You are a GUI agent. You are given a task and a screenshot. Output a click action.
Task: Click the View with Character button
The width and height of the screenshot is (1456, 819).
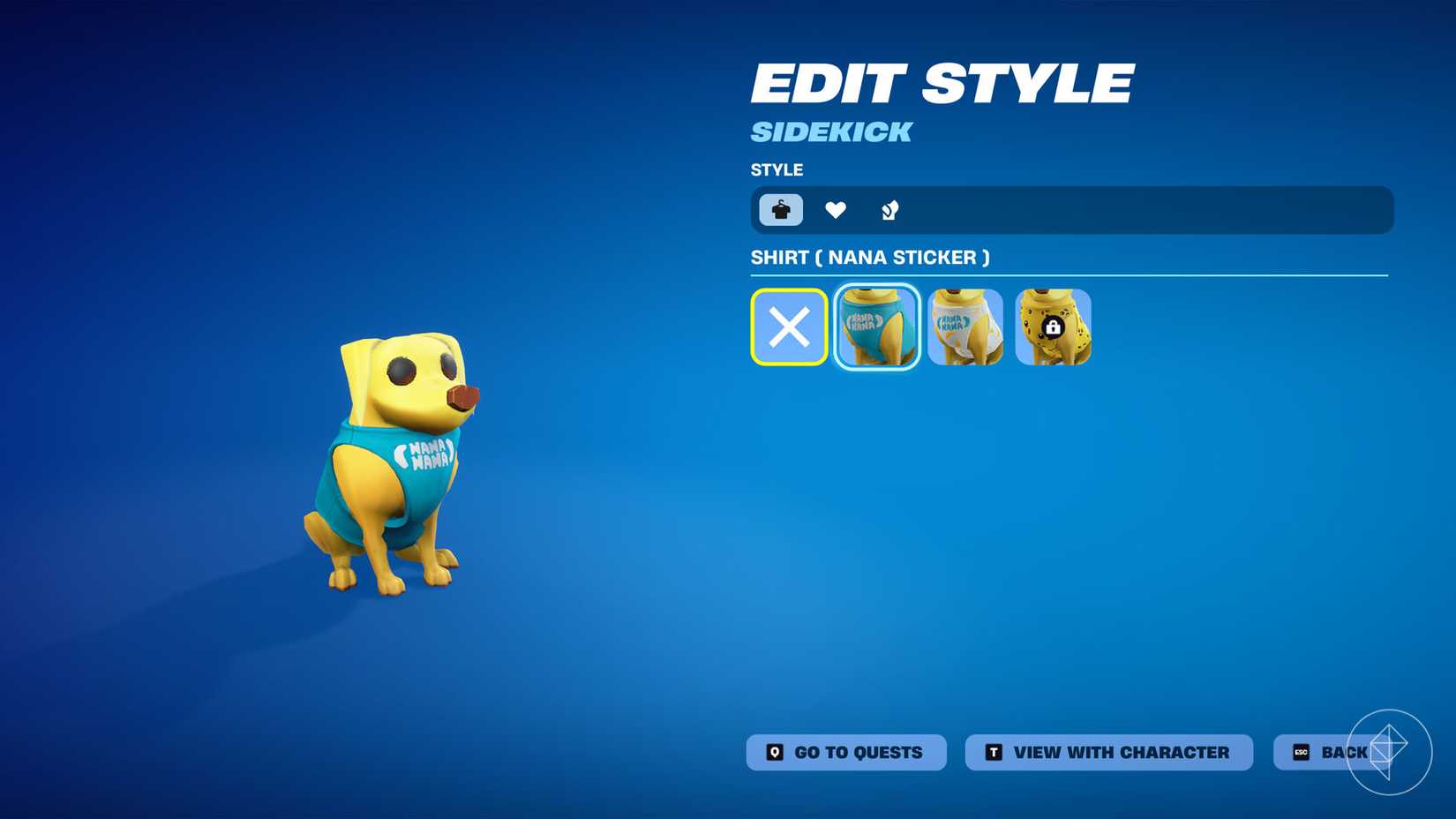pos(1108,752)
